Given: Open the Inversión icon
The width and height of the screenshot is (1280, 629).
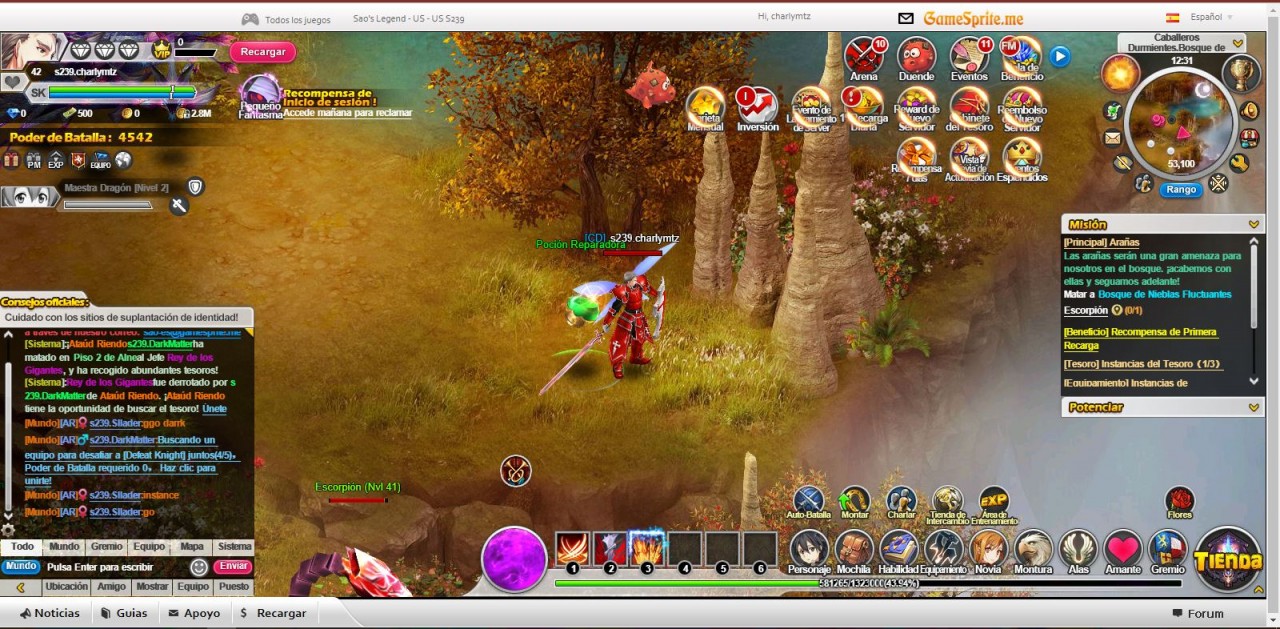Looking at the screenshot, I should tap(757, 108).
